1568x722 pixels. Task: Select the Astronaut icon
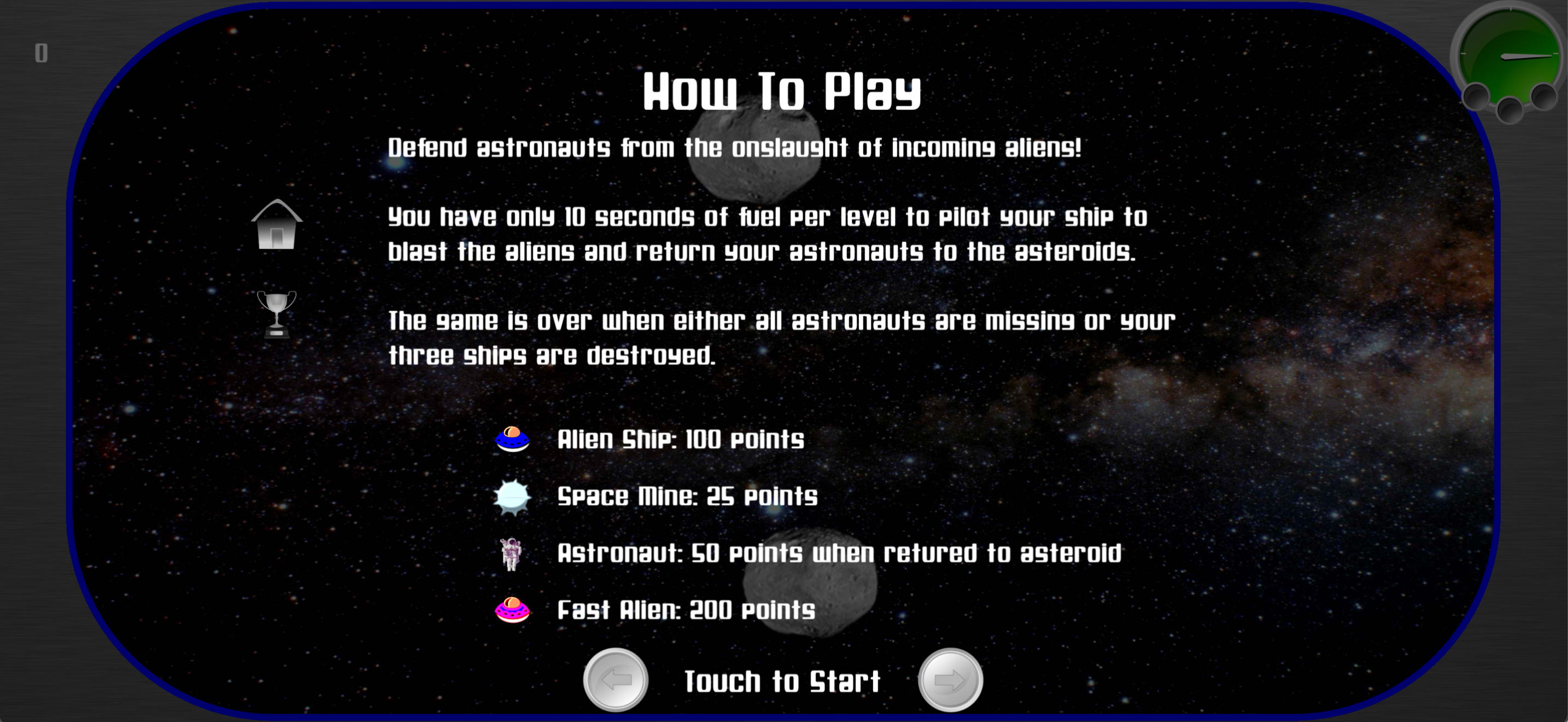coord(512,553)
